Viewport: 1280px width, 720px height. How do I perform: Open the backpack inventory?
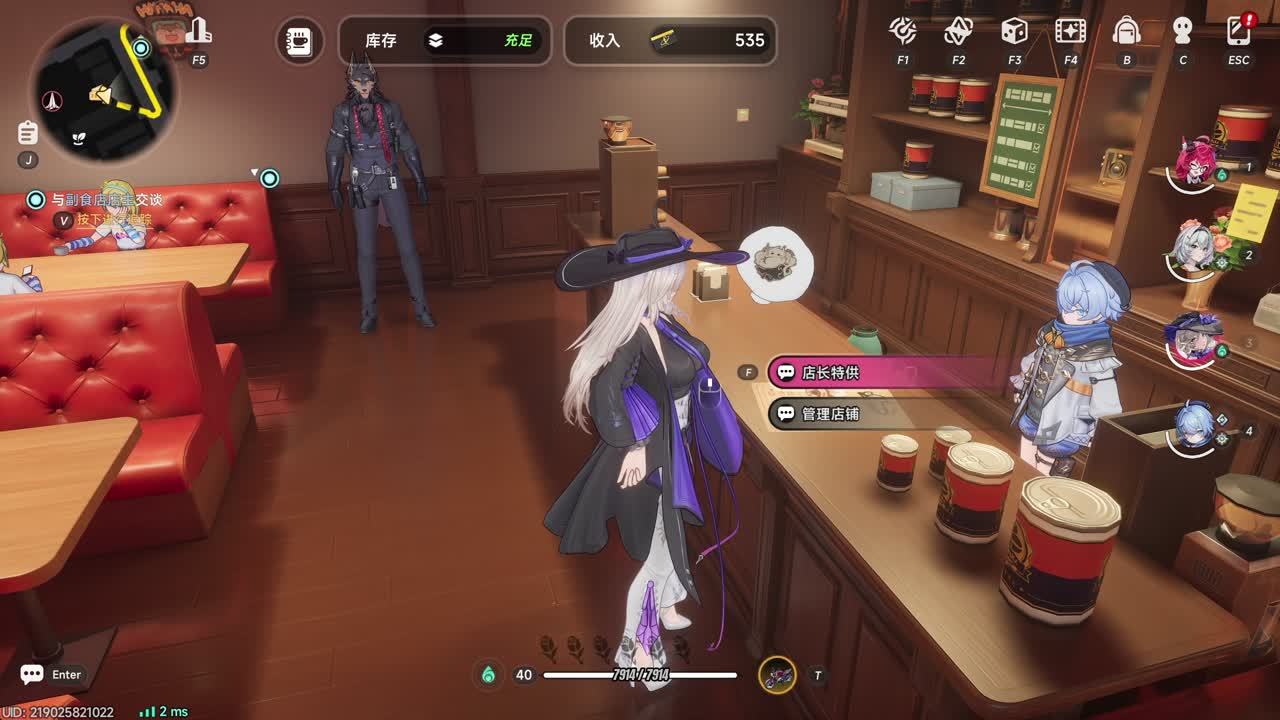pyautogui.click(x=1126, y=31)
